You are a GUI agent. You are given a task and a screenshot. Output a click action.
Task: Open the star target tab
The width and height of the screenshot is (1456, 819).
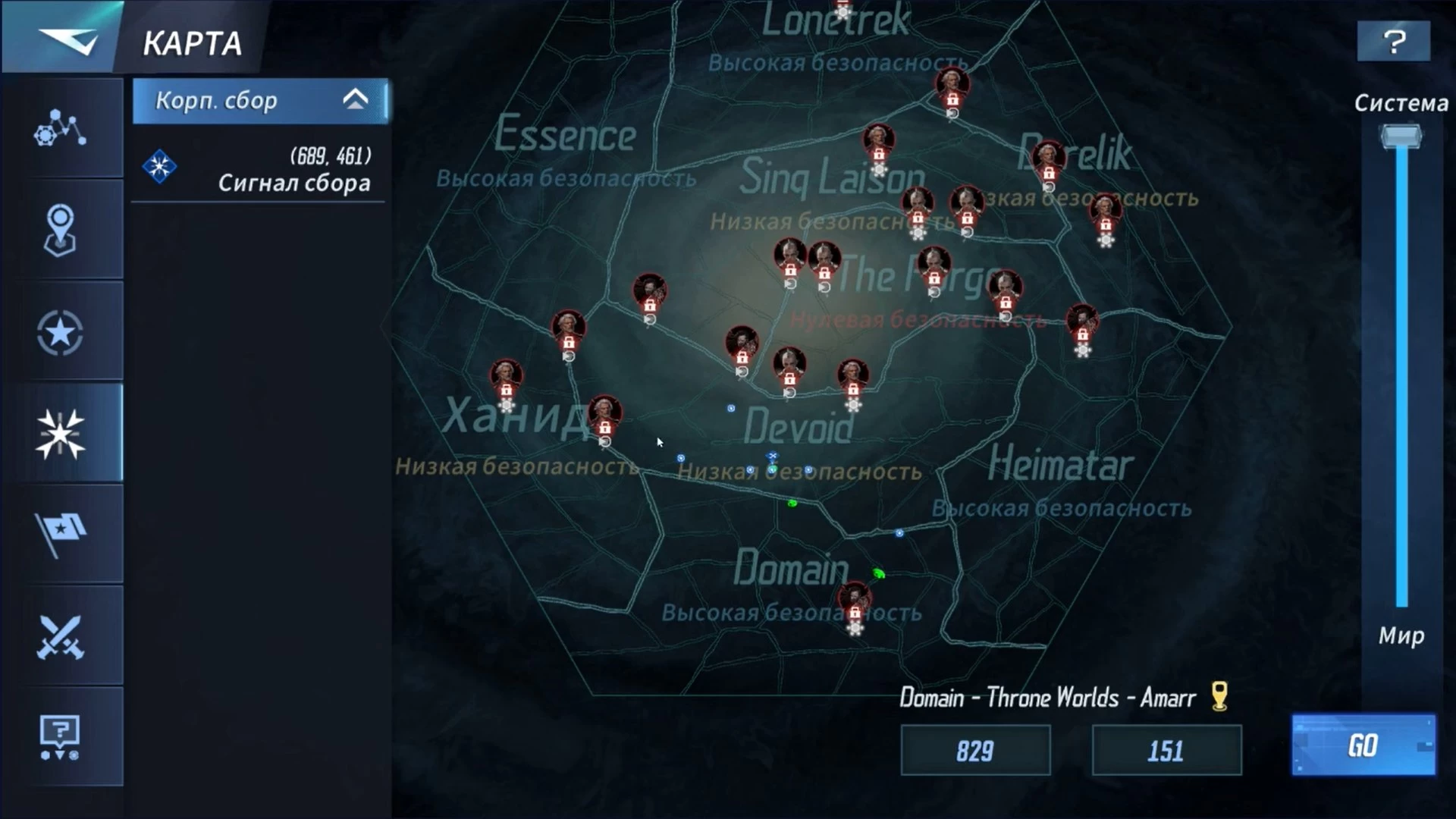pos(61,332)
